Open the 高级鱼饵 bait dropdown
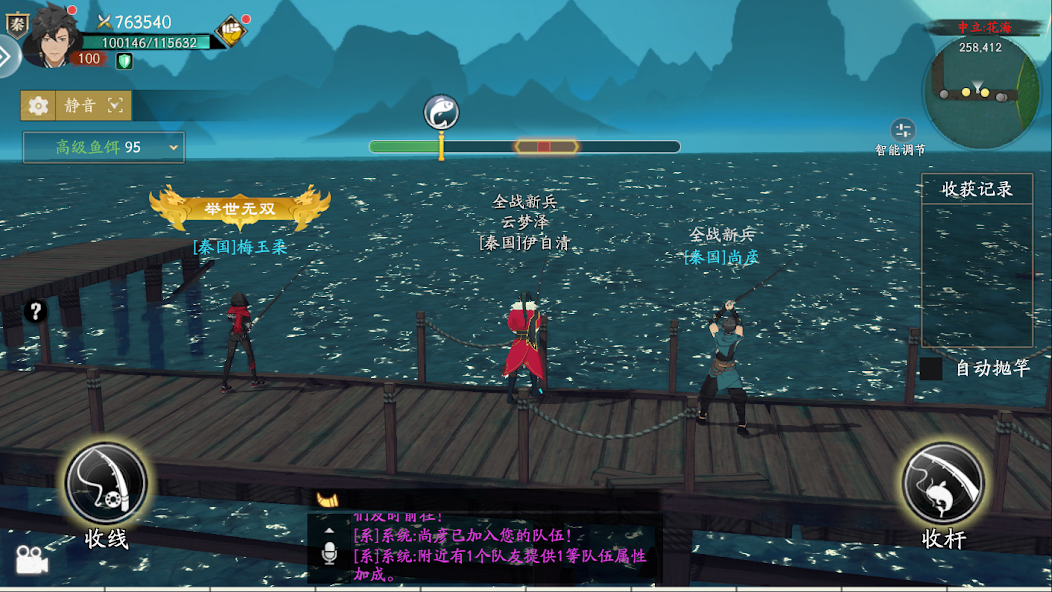 tap(104, 147)
